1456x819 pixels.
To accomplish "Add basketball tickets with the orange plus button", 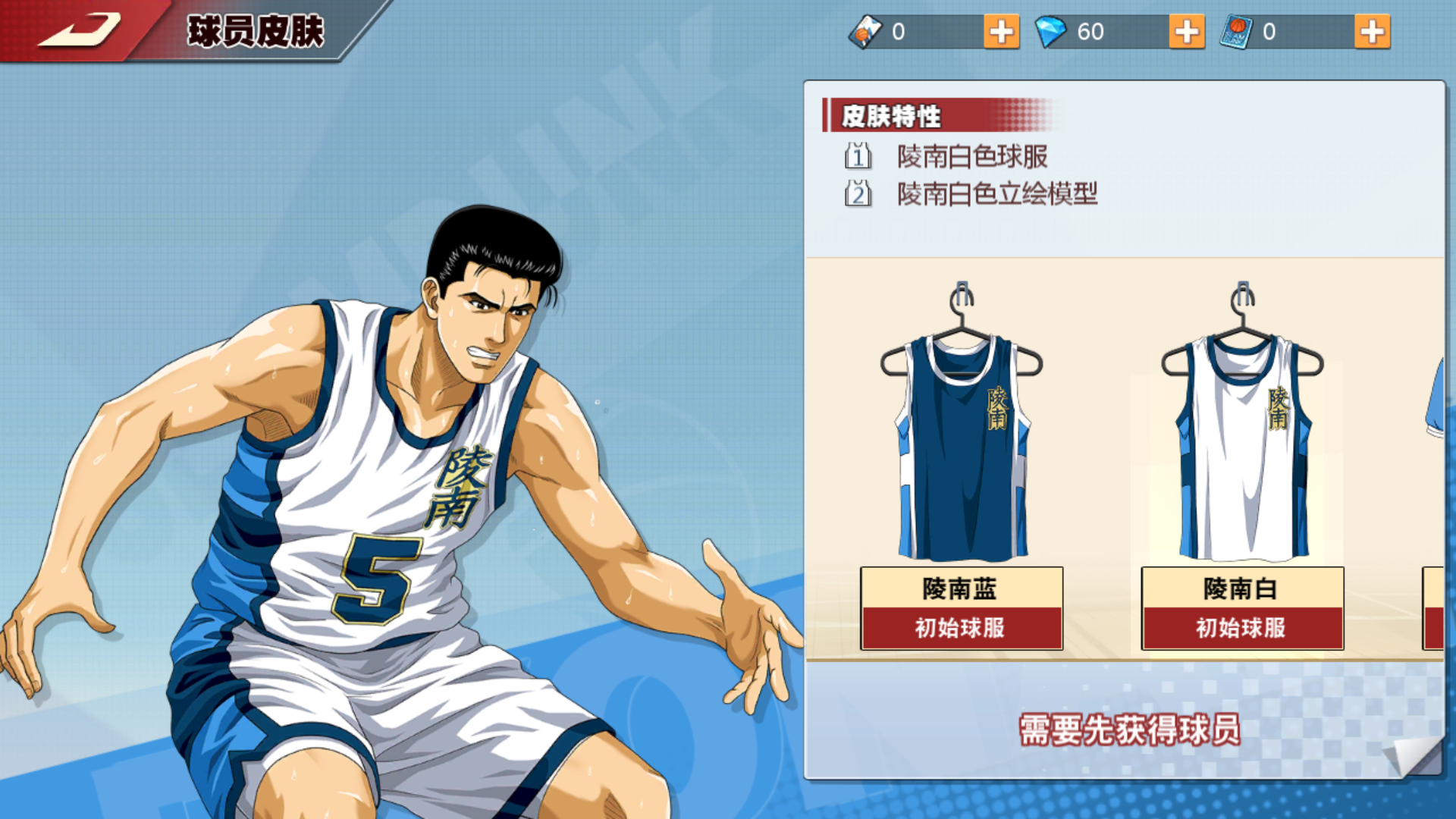I will 1003,32.
